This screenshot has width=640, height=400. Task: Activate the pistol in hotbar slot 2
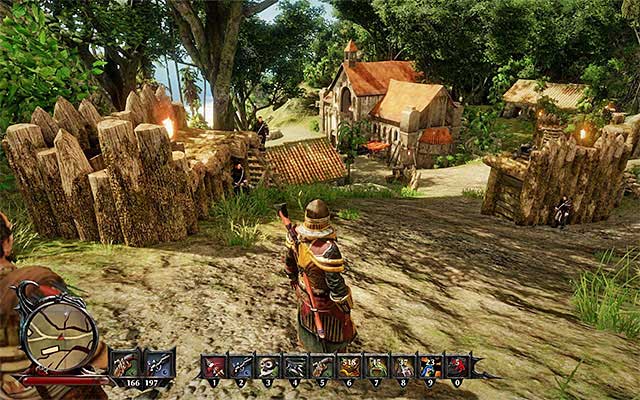click(x=241, y=366)
